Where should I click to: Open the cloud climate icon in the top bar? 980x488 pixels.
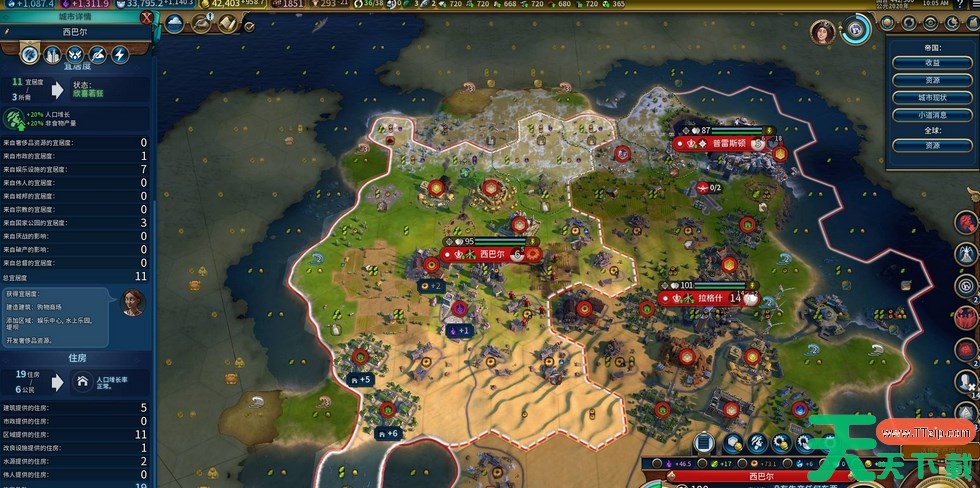coord(173,23)
